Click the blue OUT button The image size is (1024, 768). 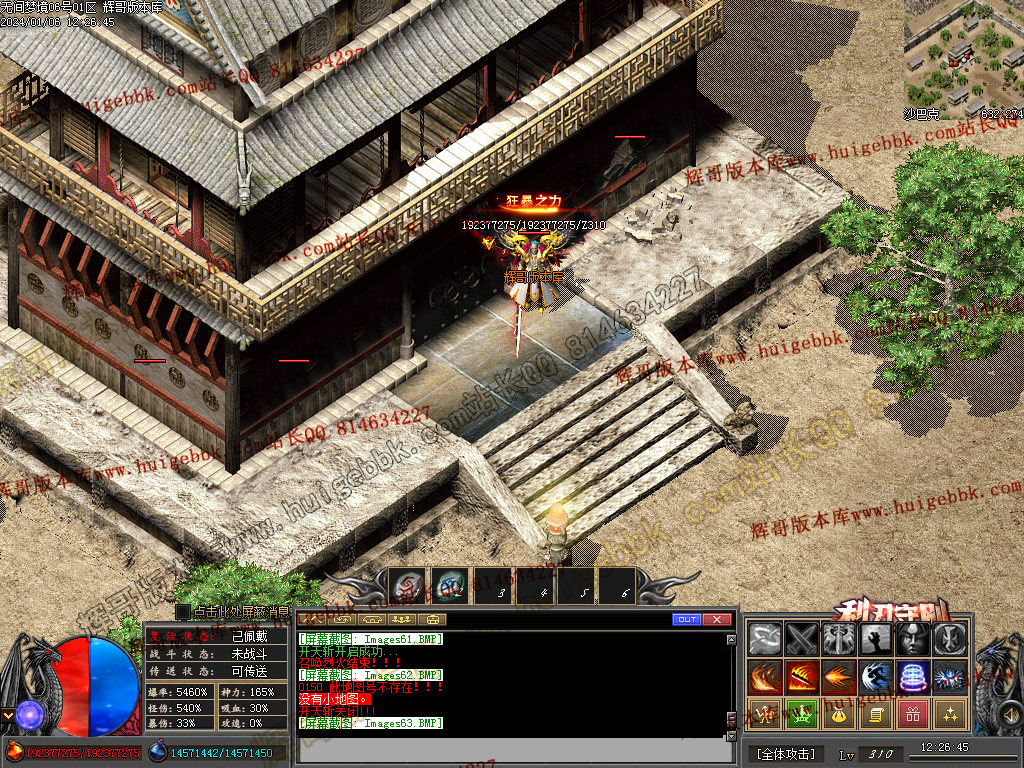pyautogui.click(x=686, y=620)
